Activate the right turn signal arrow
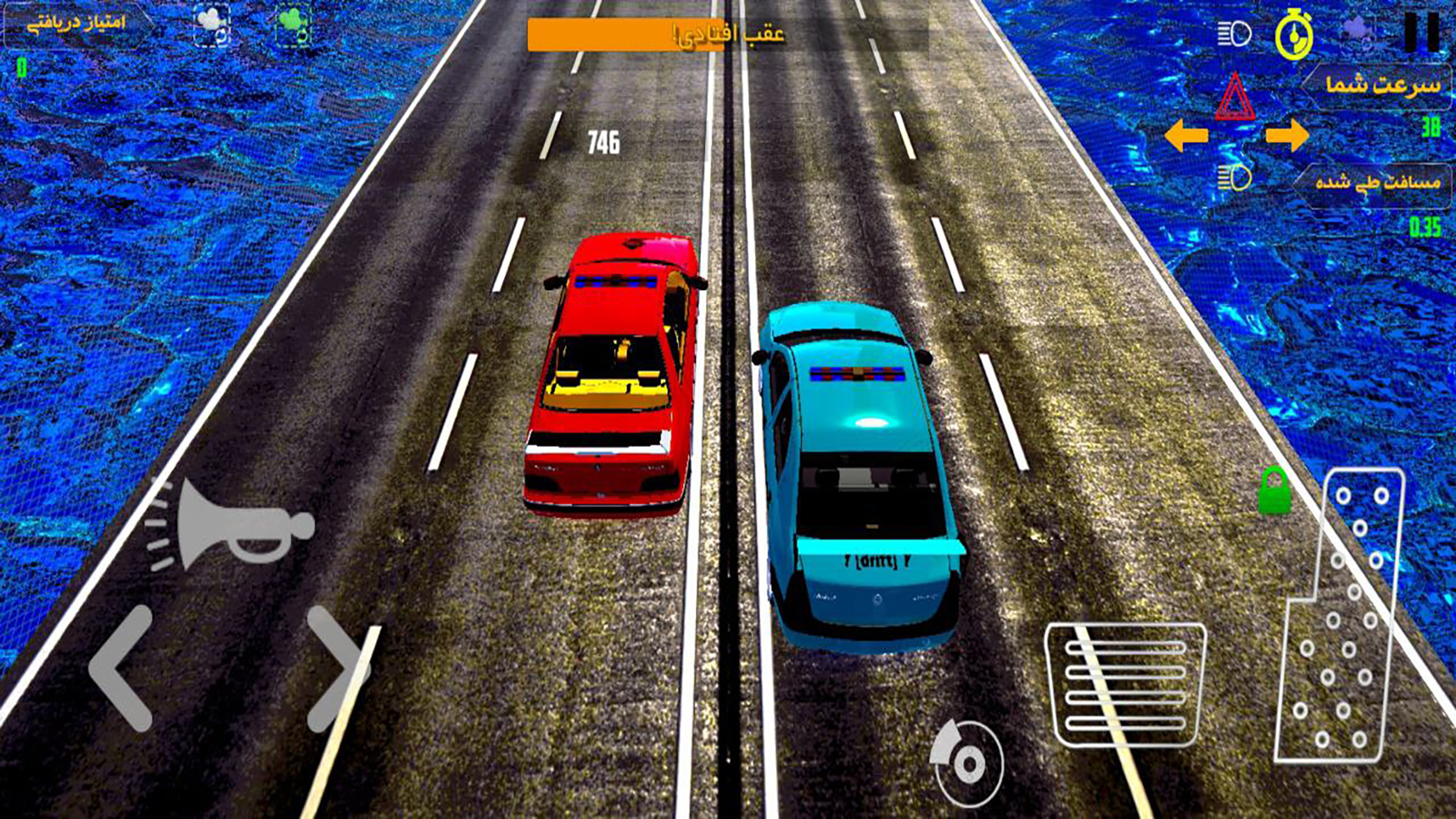The image size is (1456, 819). 1287,136
